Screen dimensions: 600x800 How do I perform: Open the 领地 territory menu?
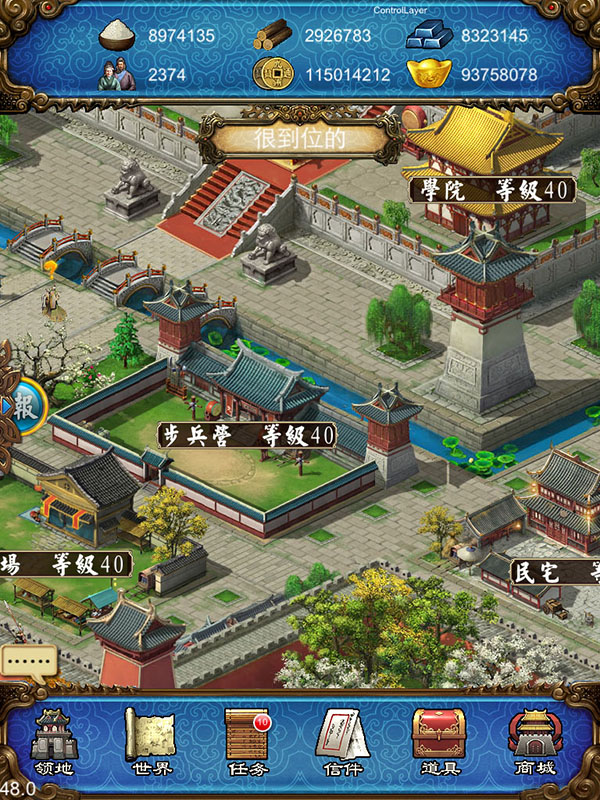coord(55,742)
